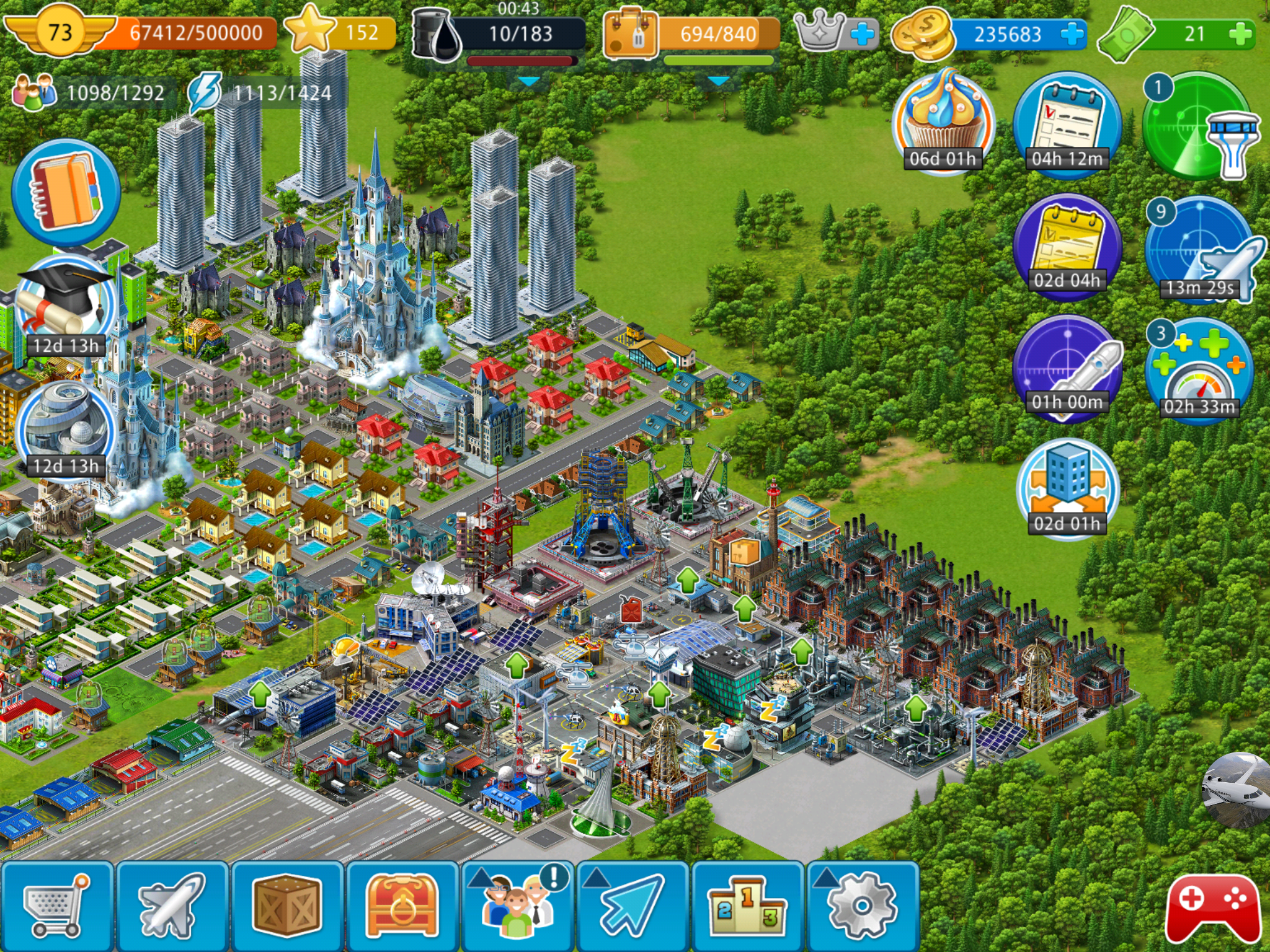Image resolution: width=1270 pixels, height=952 pixels.
Task: Open the friends and neighbors panel
Action: (x=517, y=906)
